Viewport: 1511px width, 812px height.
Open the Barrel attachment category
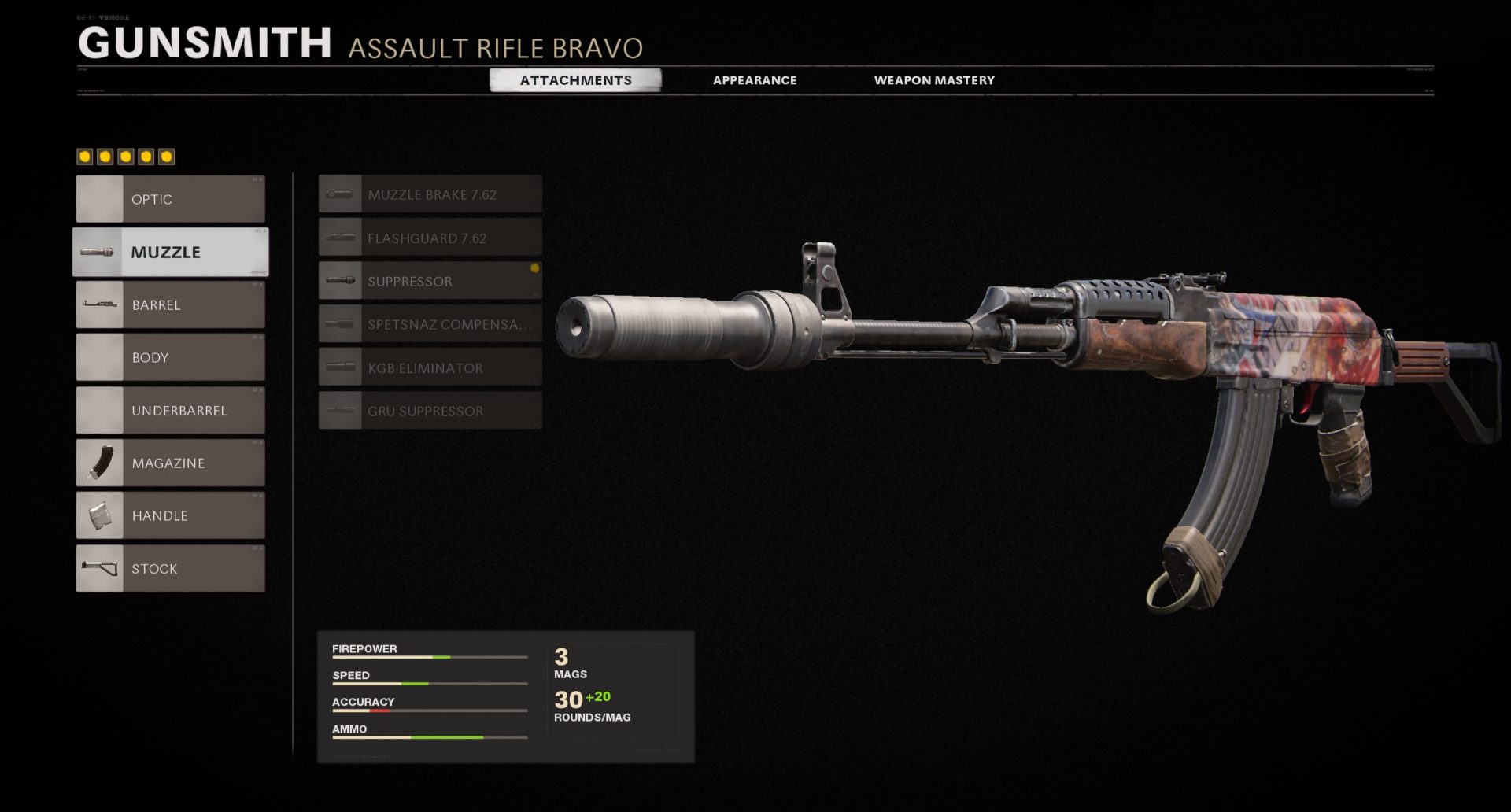click(171, 304)
